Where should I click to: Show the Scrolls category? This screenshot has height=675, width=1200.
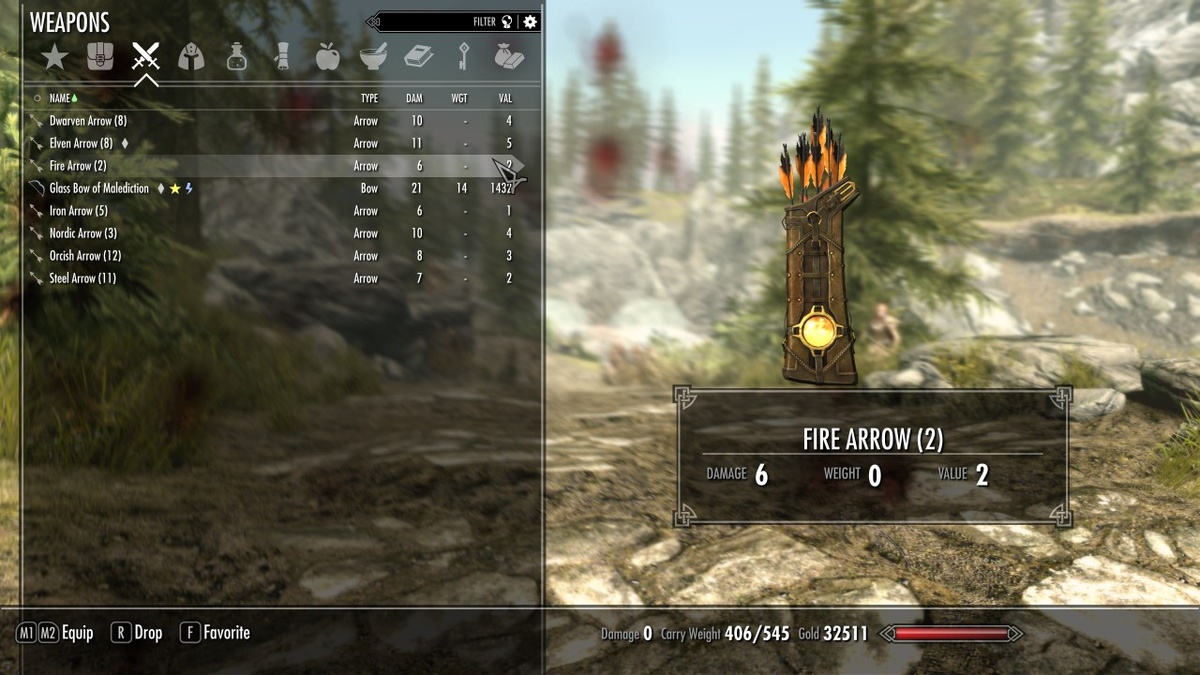pos(282,57)
